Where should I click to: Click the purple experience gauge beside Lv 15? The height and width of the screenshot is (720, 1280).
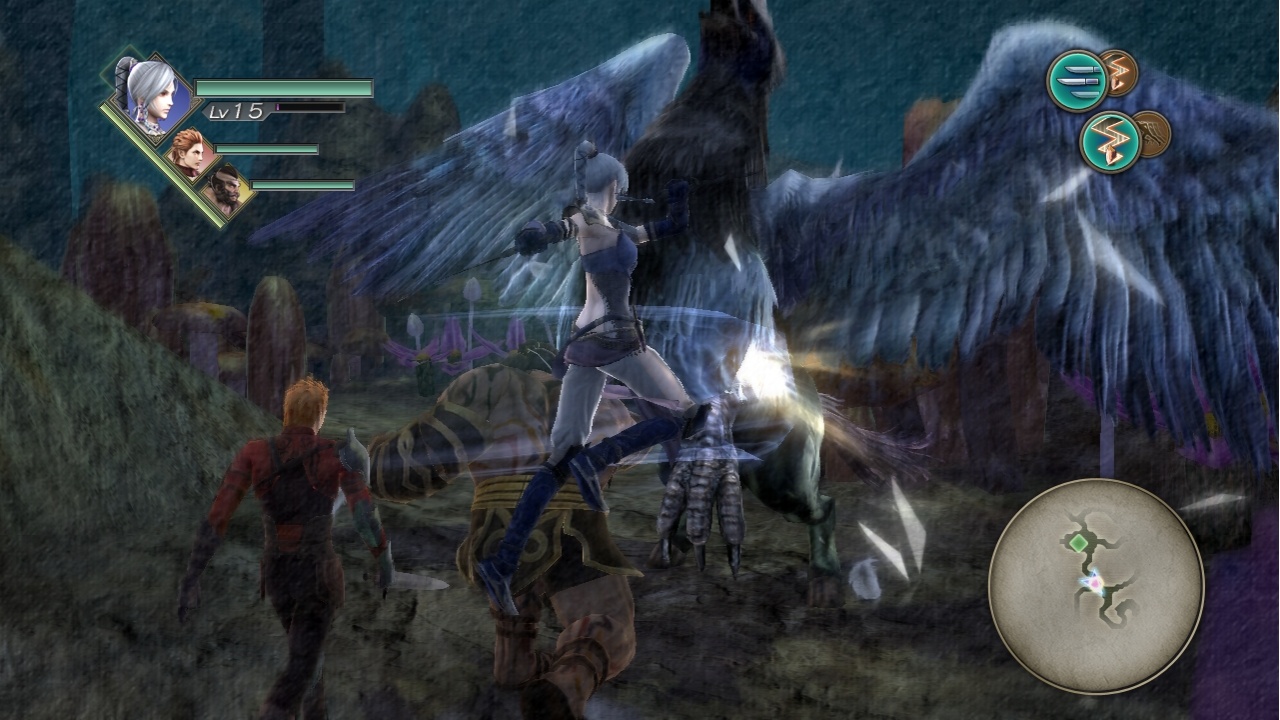(x=310, y=108)
